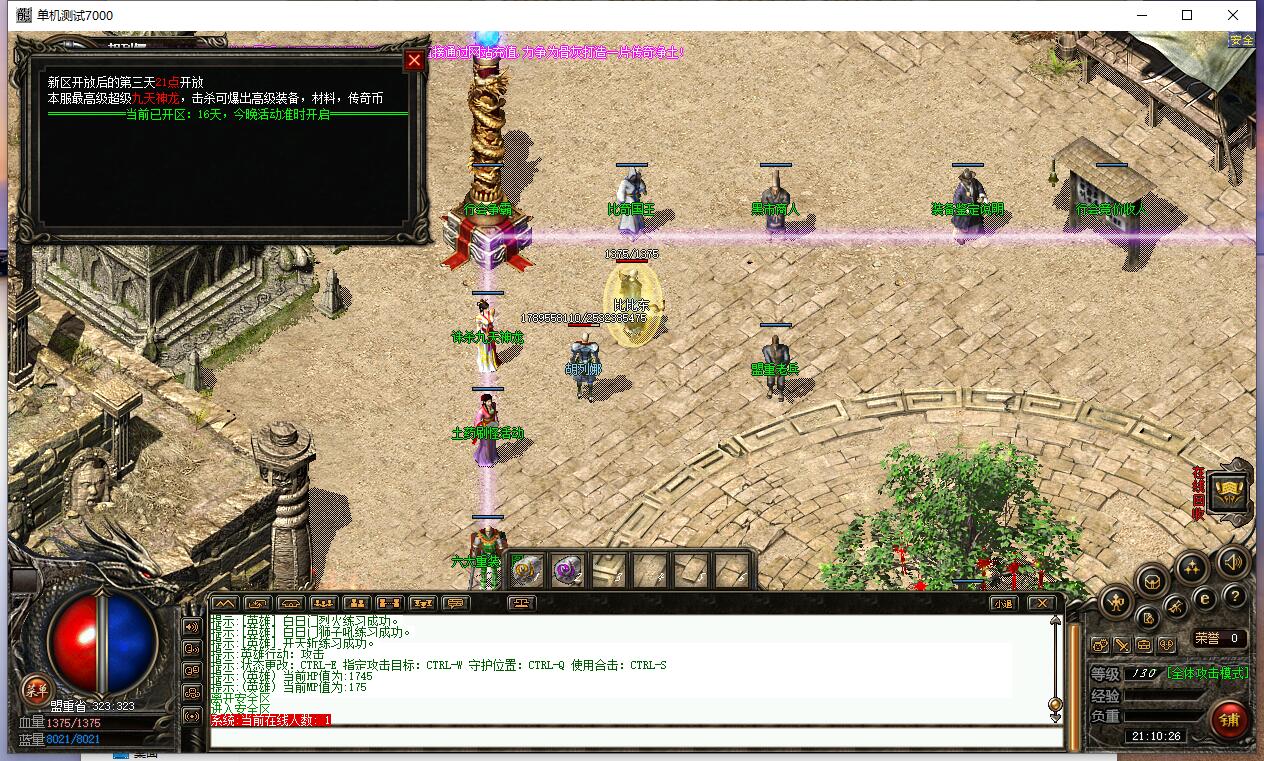Click the 全体攻击模式 attack mode label
The height and width of the screenshot is (761, 1264).
(1207, 674)
